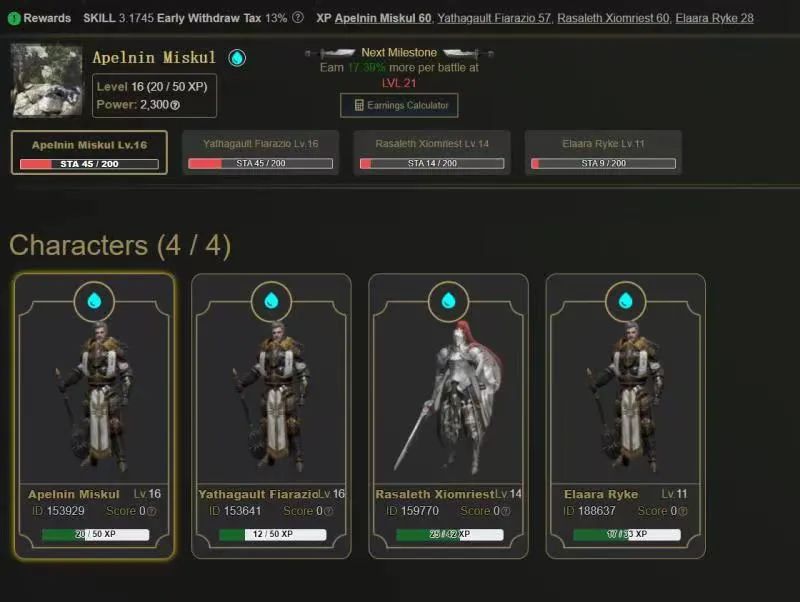This screenshot has width=800, height=602.
Task: Choose the Apelnin Miskul character card
Action: point(95,415)
